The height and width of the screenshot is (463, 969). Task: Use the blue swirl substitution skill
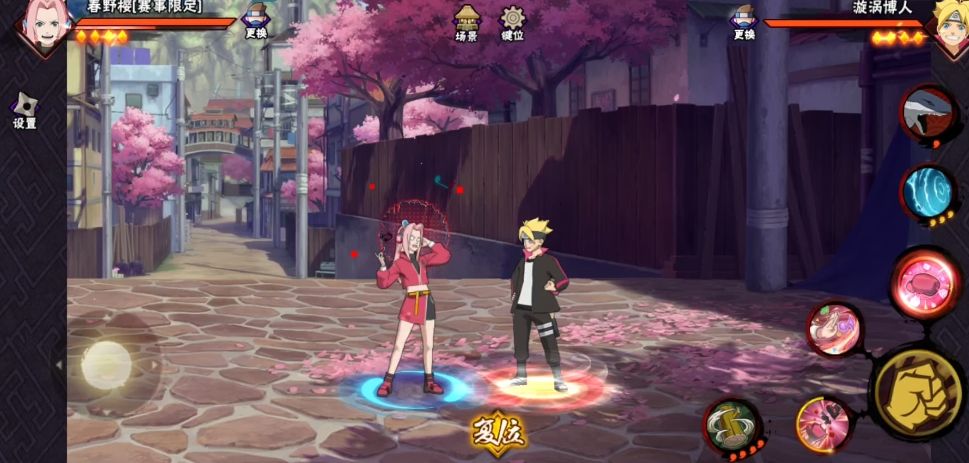click(927, 190)
